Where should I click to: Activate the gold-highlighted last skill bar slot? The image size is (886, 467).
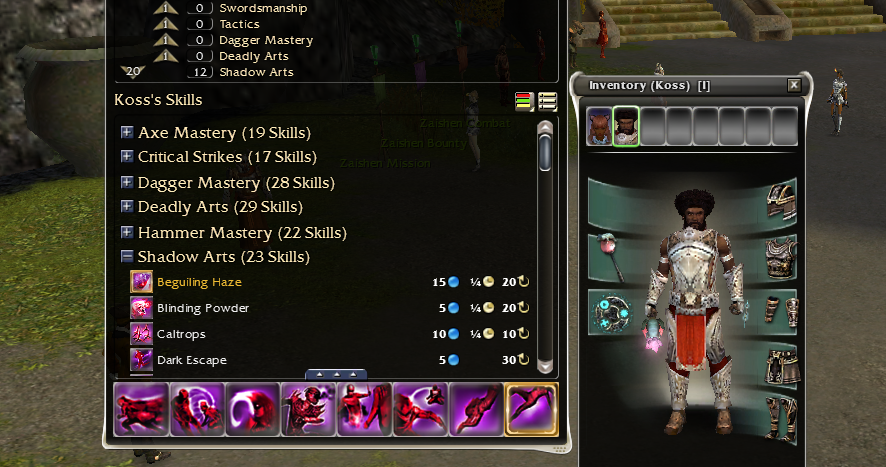point(531,409)
